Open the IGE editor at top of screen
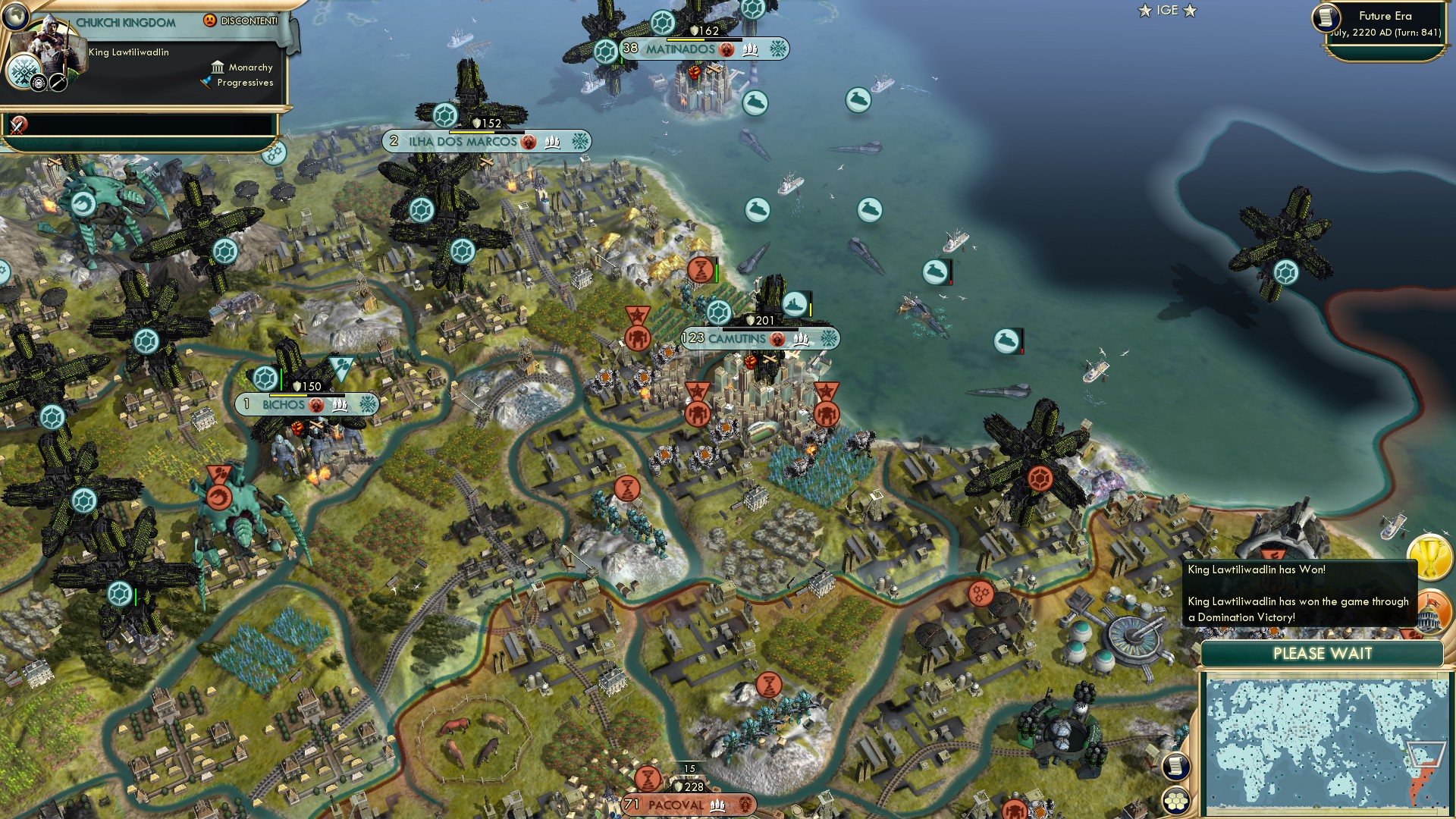This screenshot has height=819, width=1456. coord(1169,11)
